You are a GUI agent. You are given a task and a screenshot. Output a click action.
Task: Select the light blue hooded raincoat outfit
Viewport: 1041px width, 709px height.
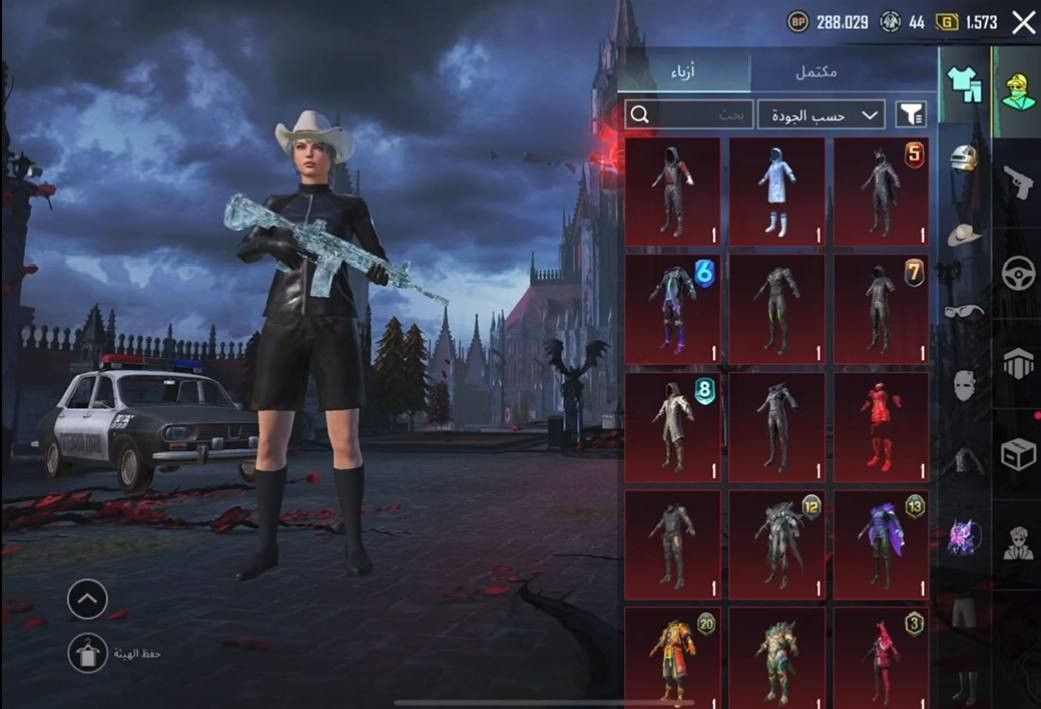pos(777,191)
